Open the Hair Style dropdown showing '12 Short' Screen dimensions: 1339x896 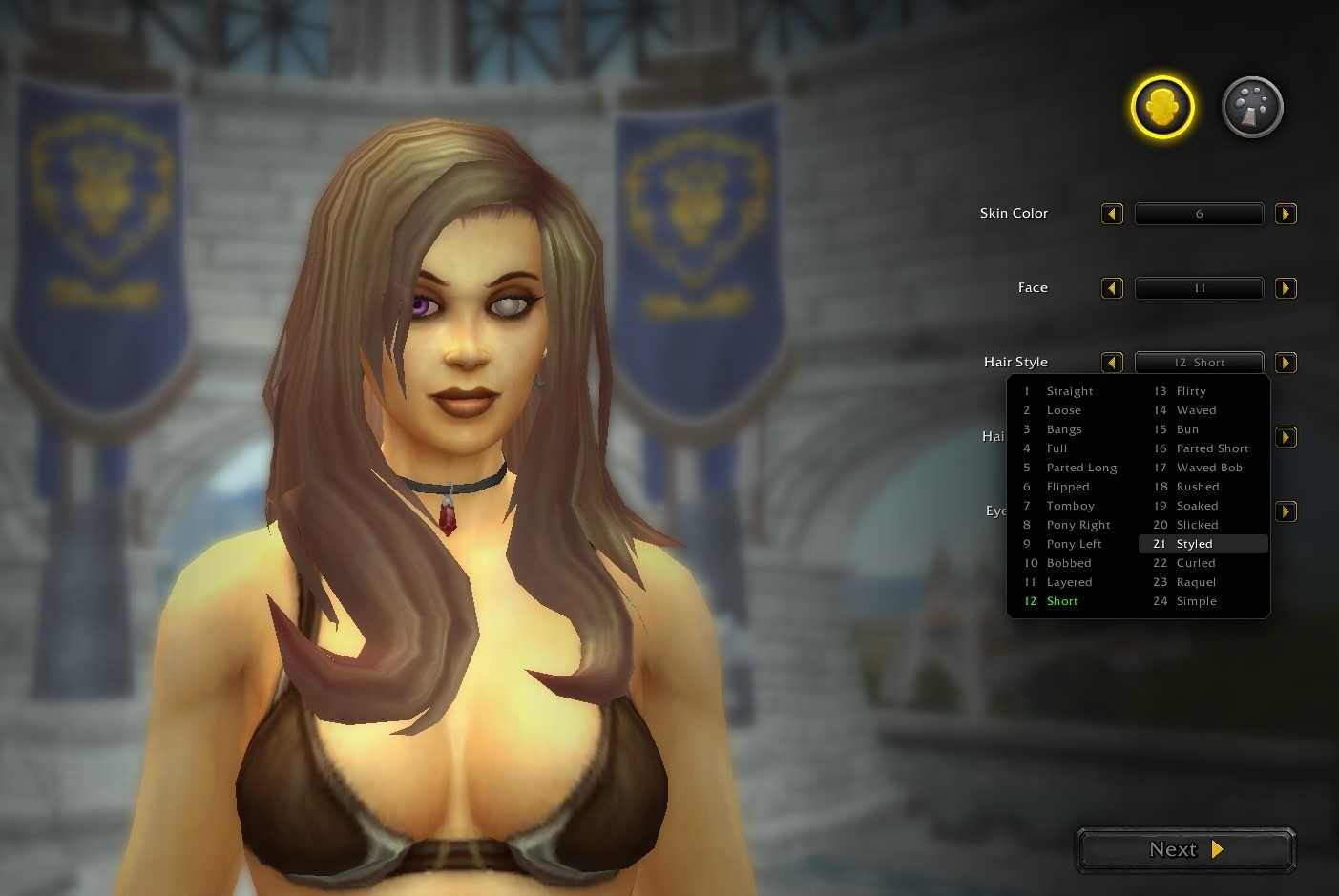[1199, 362]
